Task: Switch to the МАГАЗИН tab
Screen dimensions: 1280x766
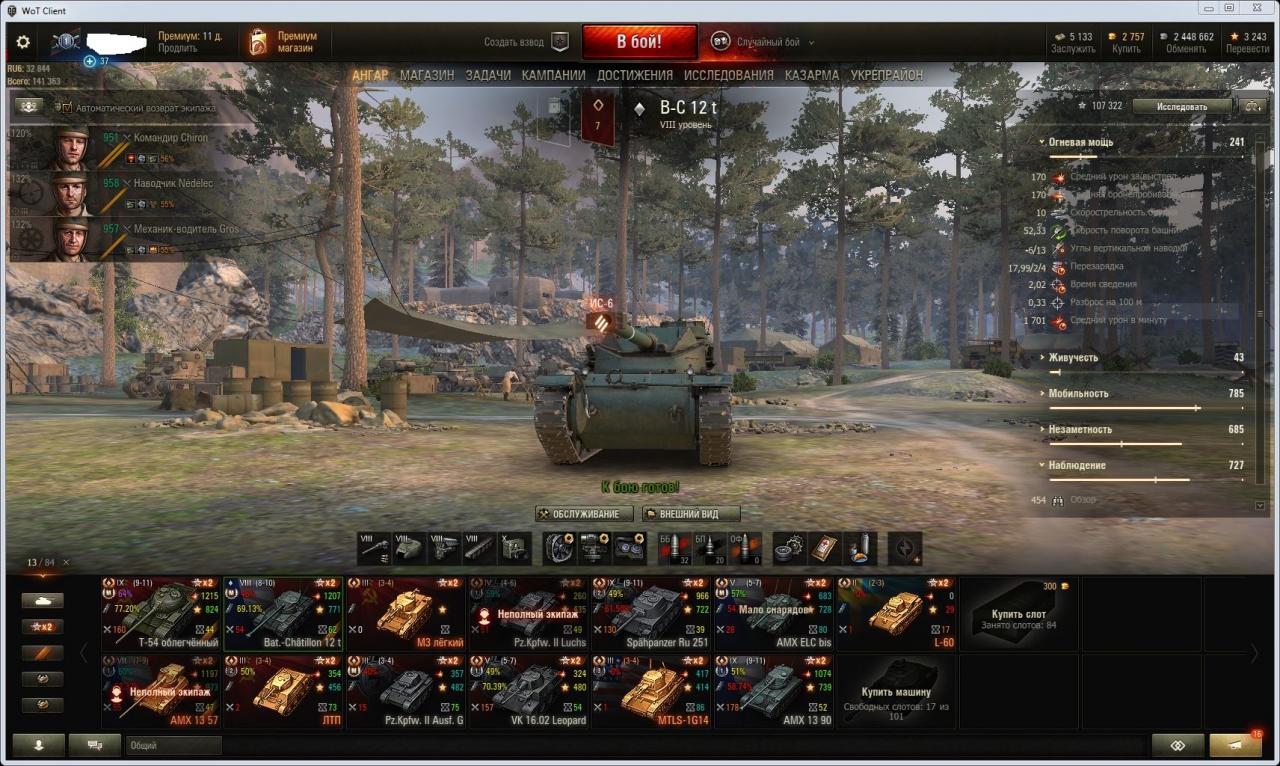Action: (427, 75)
